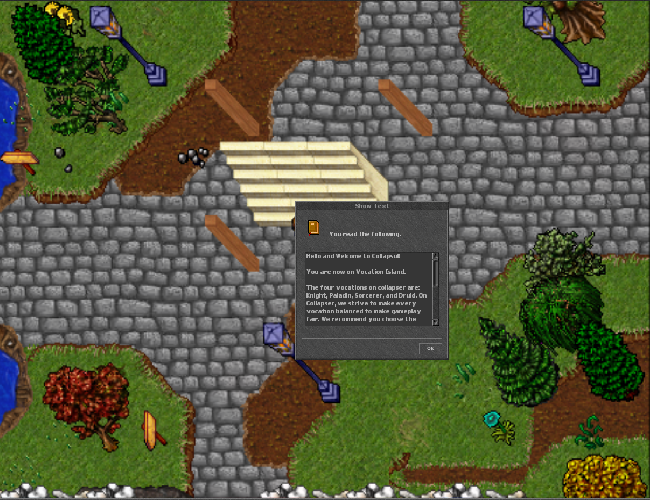Confirm the Show Text dialog with Ok

coord(429,348)
